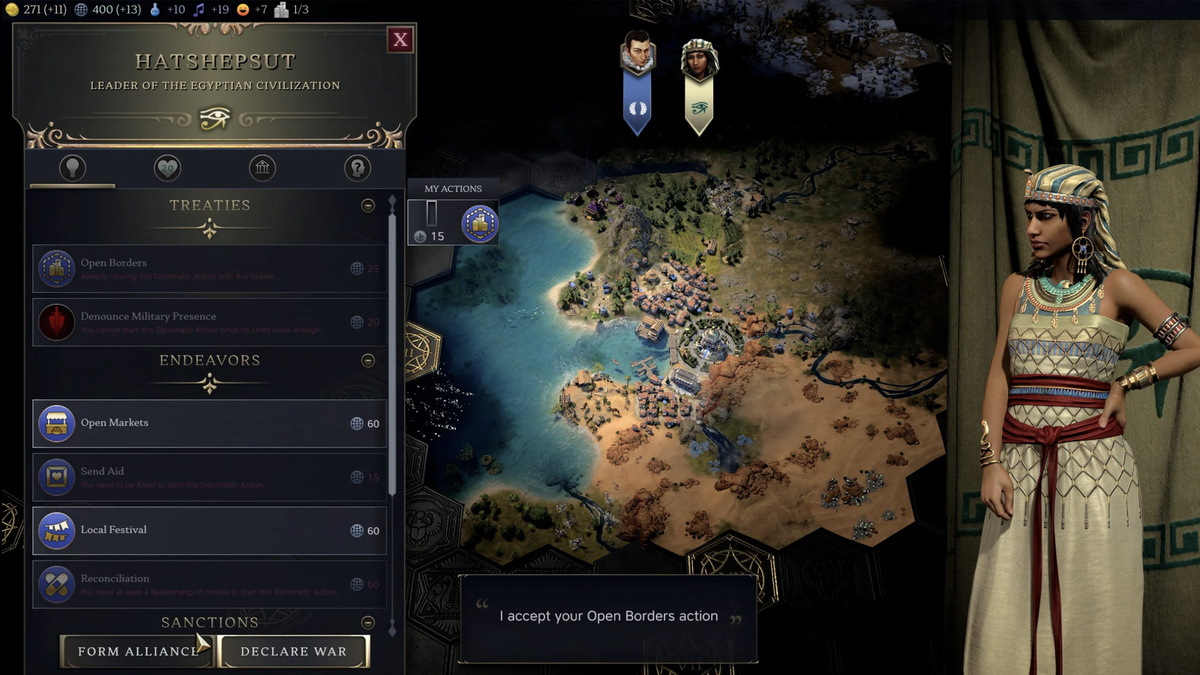Close the Hatshepsut diplomacy panel

(x=400, y=40)
